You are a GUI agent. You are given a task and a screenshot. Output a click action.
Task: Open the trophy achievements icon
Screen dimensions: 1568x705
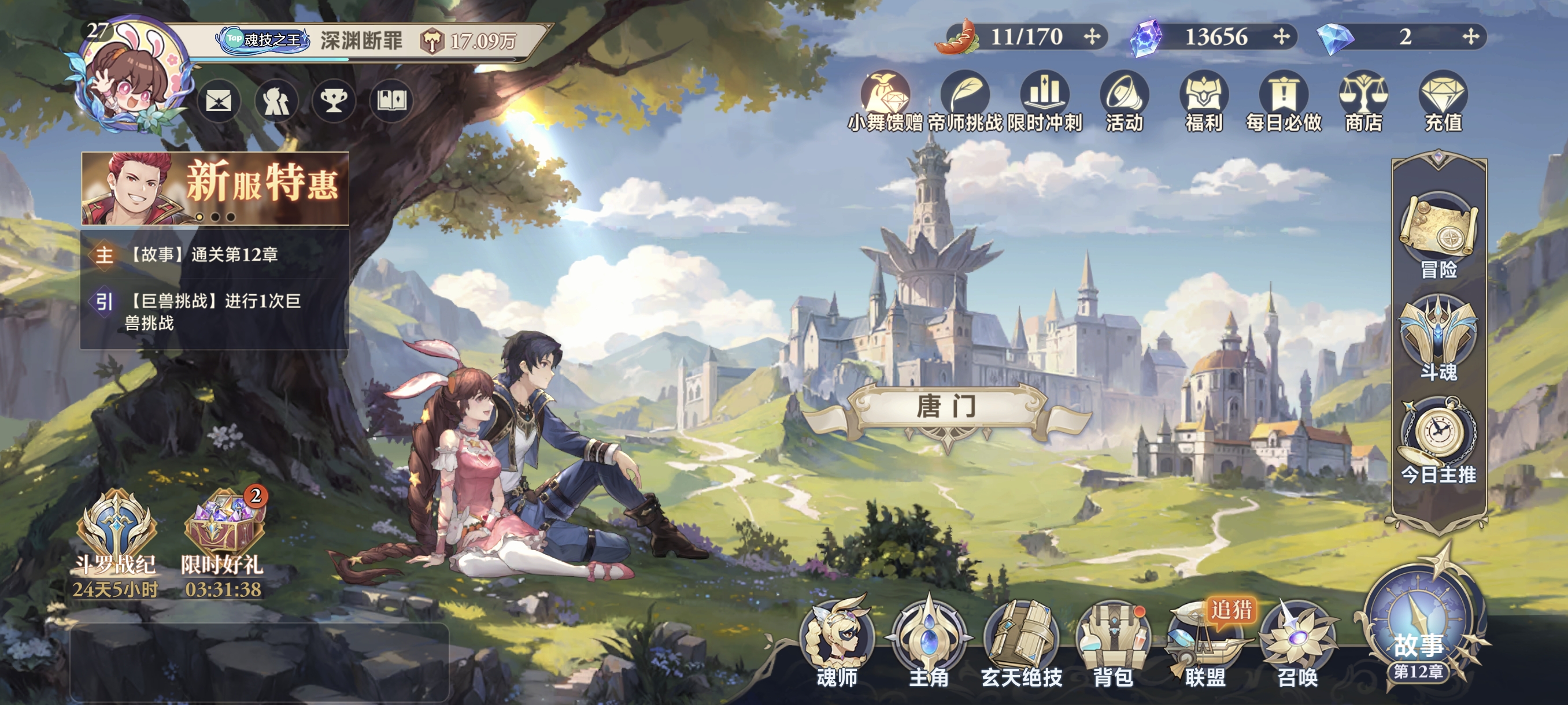pyautogui.click(x=334, y=101)
